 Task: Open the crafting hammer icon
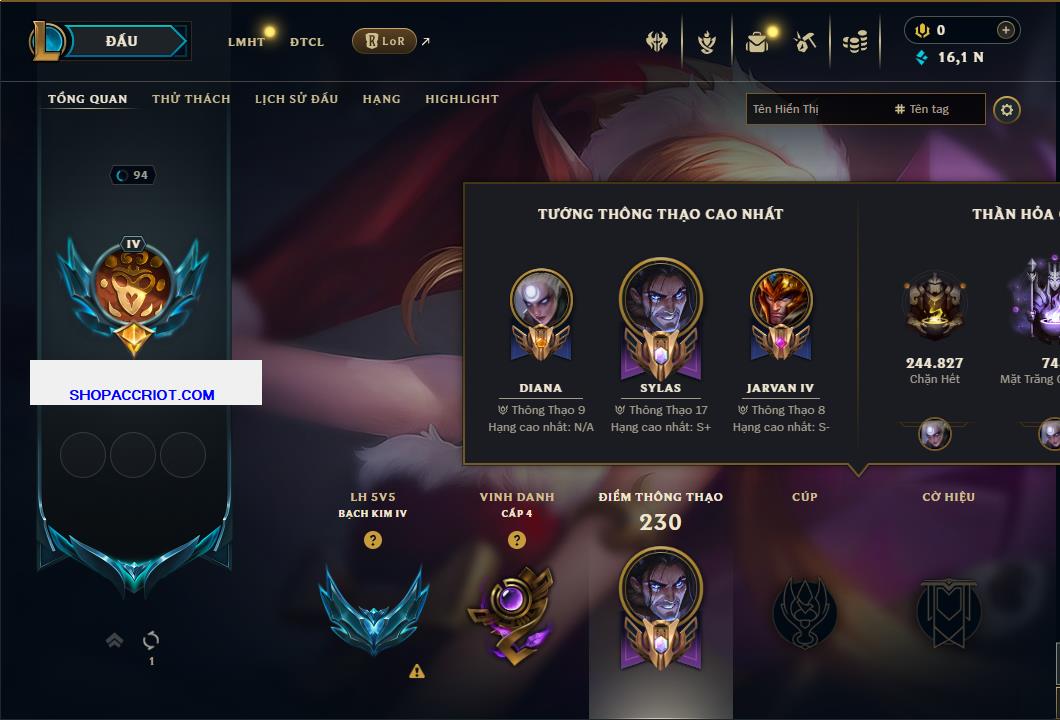[805, 42]
